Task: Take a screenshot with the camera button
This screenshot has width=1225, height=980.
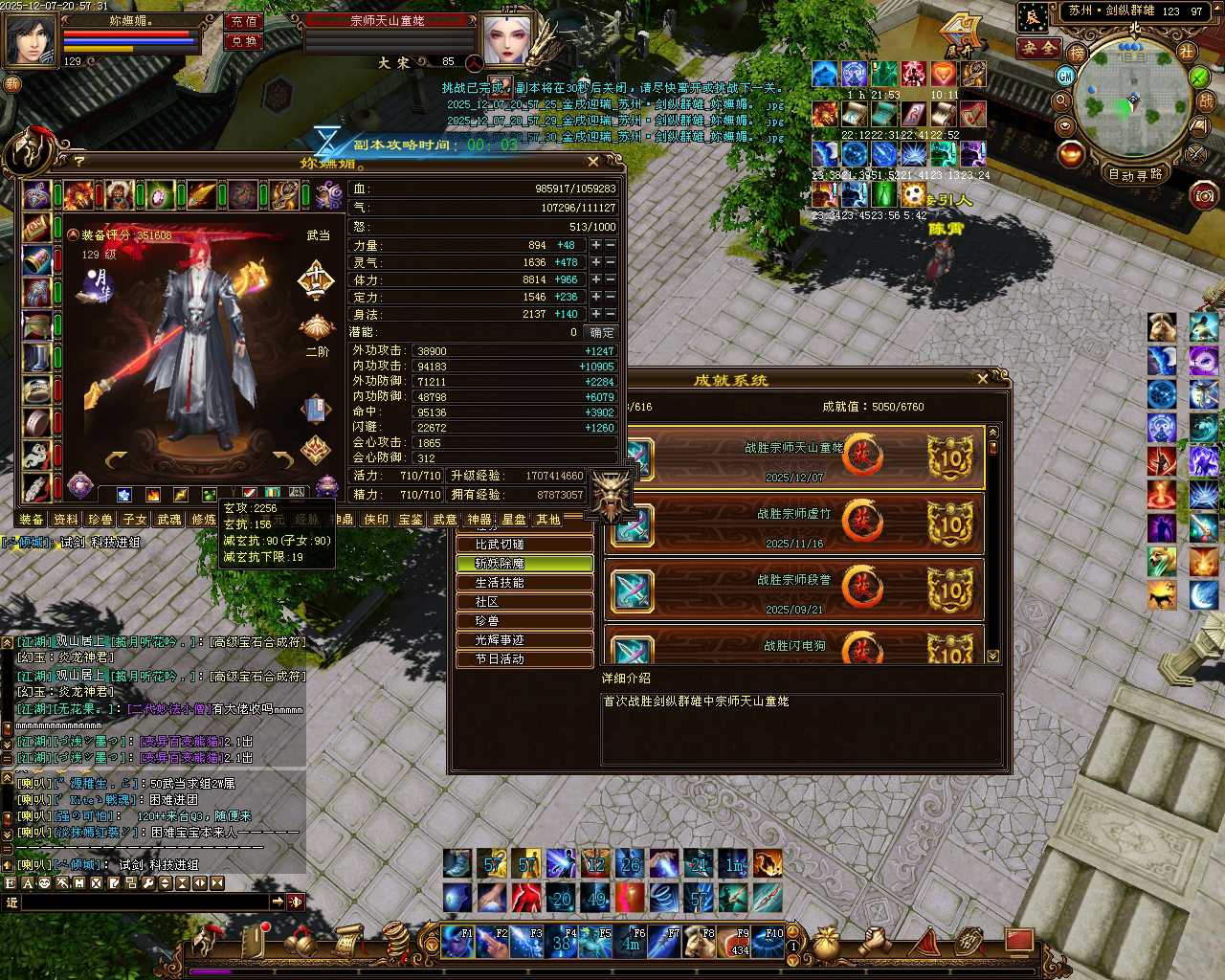Action: coord(1204,196)
